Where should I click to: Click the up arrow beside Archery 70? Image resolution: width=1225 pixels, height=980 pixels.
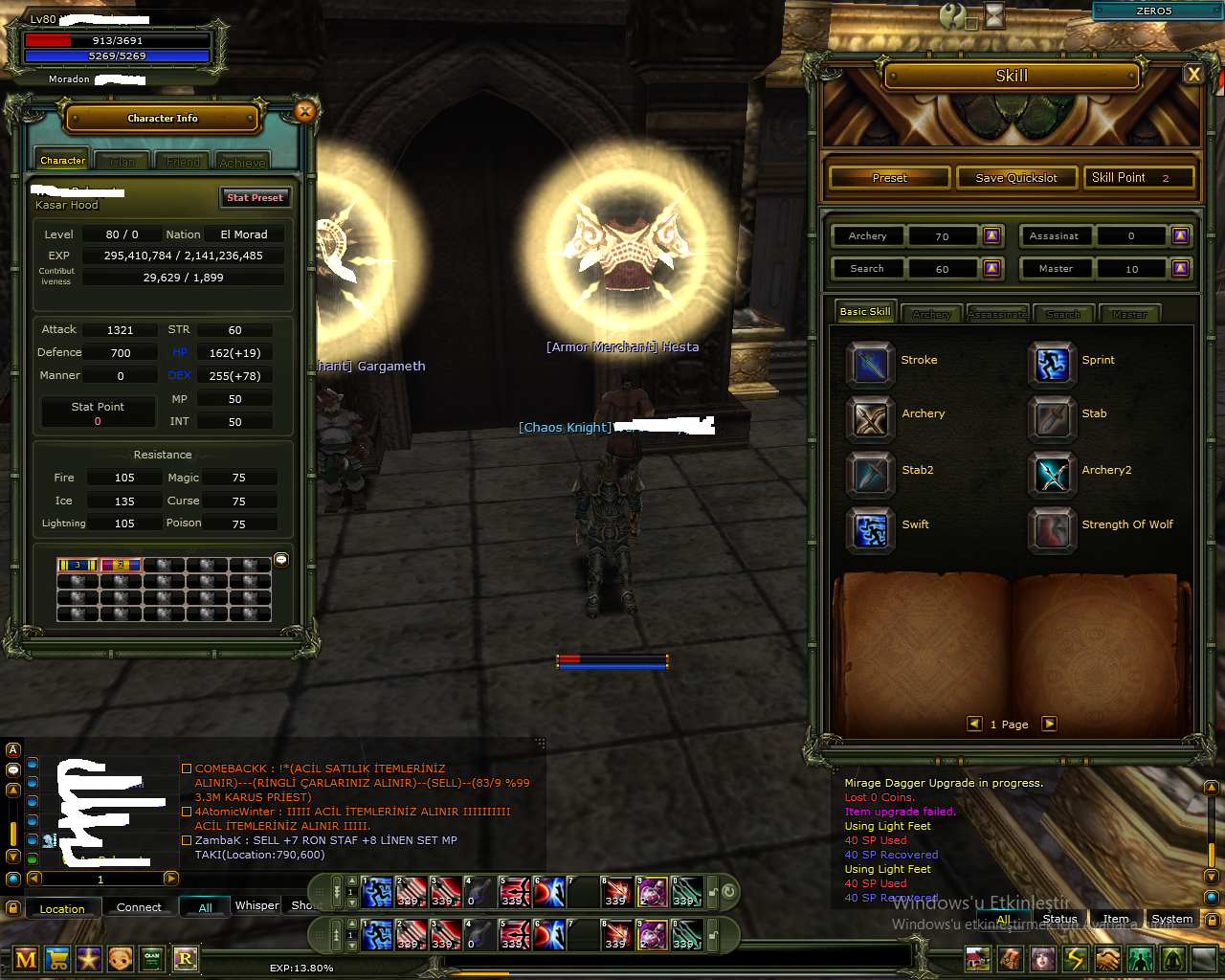(992, 235)
